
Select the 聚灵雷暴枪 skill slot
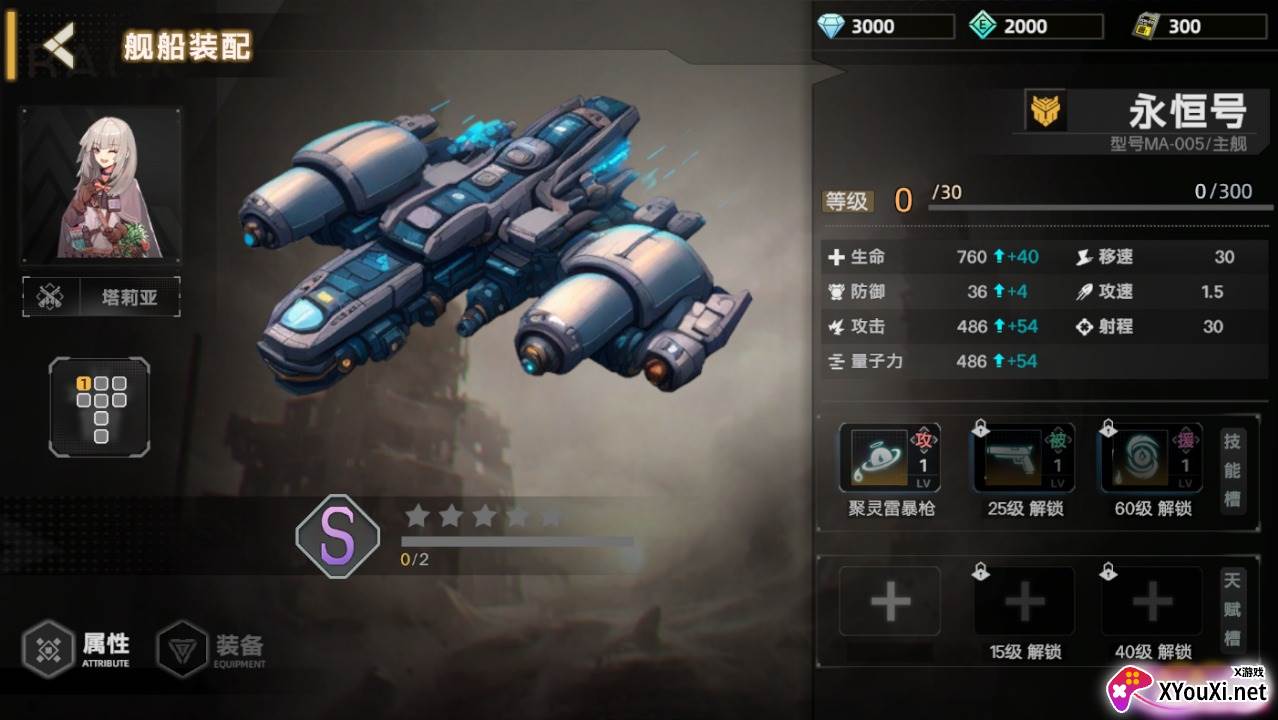point(890,458)
